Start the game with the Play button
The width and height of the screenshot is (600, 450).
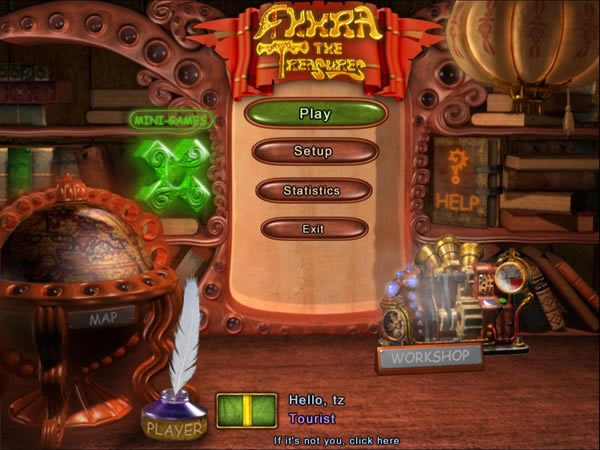(315, 113)
